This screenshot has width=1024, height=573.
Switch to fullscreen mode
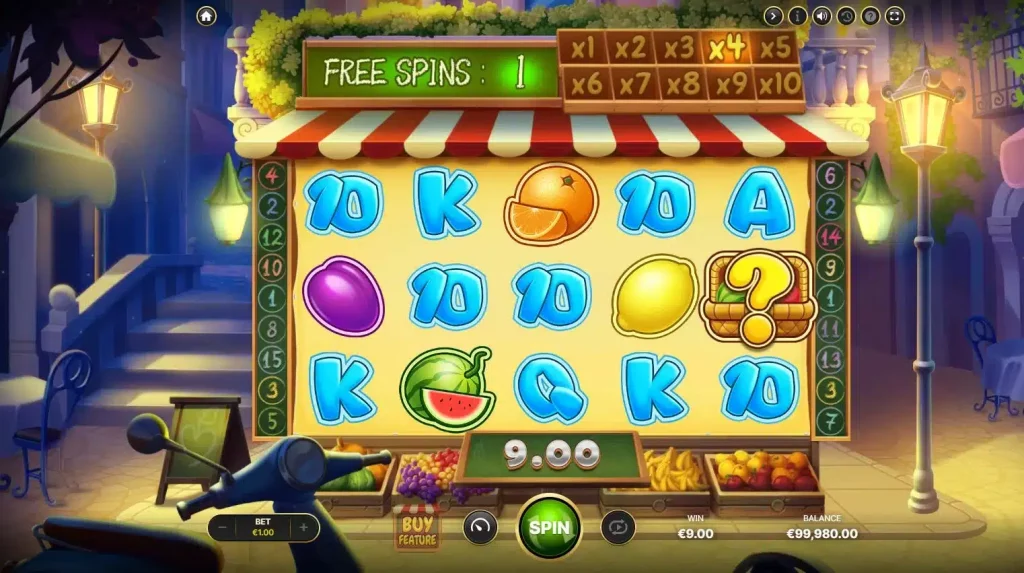click(x=894, y=16)
